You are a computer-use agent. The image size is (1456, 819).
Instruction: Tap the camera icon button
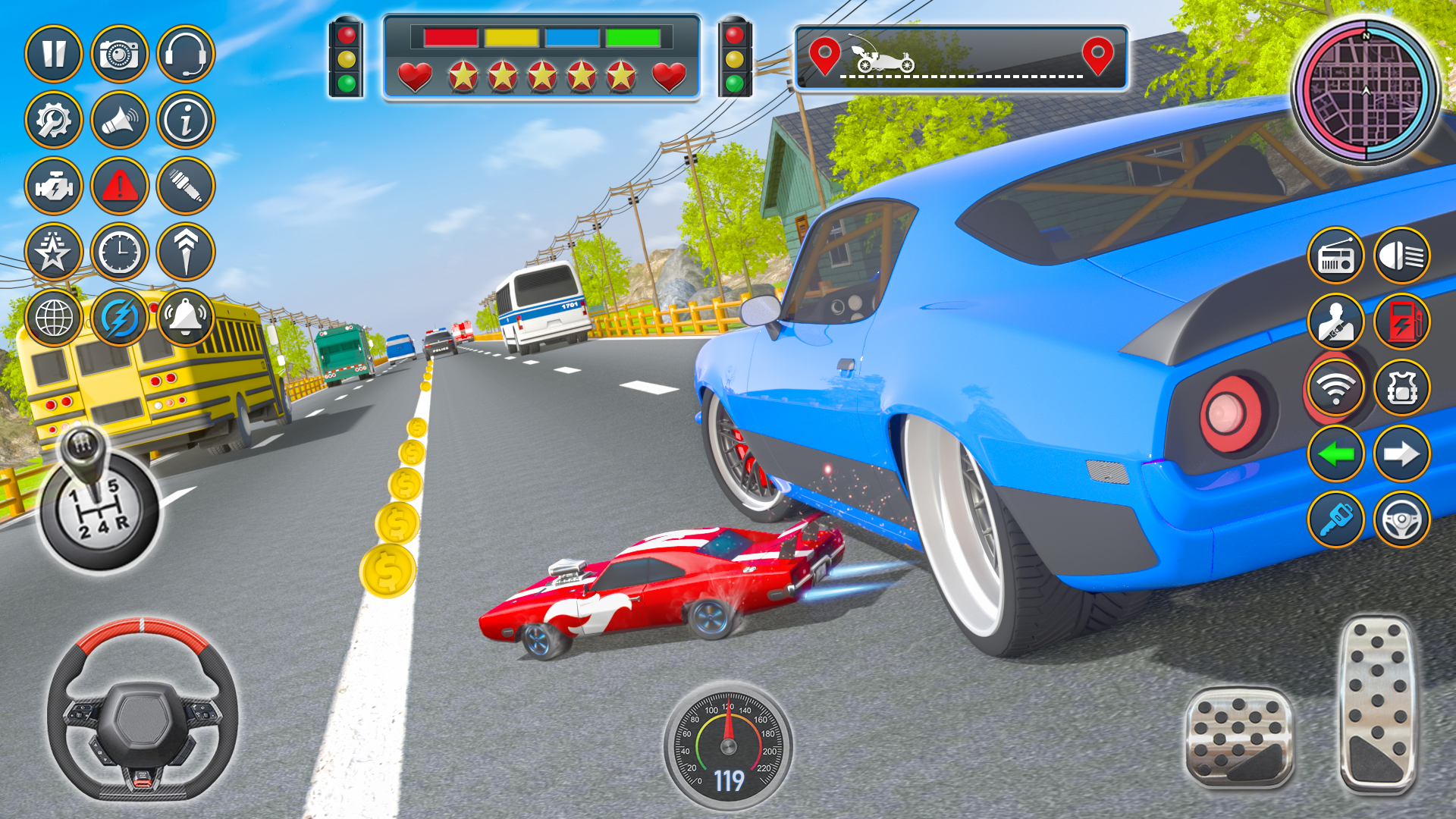pos(120,54)
